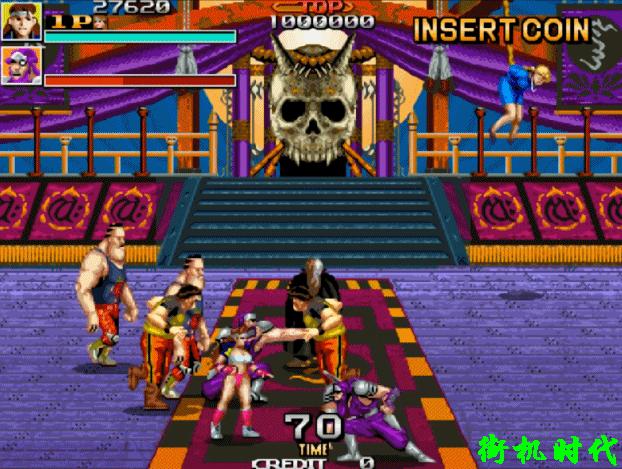Click the player one character portrait

pos(21,20)
